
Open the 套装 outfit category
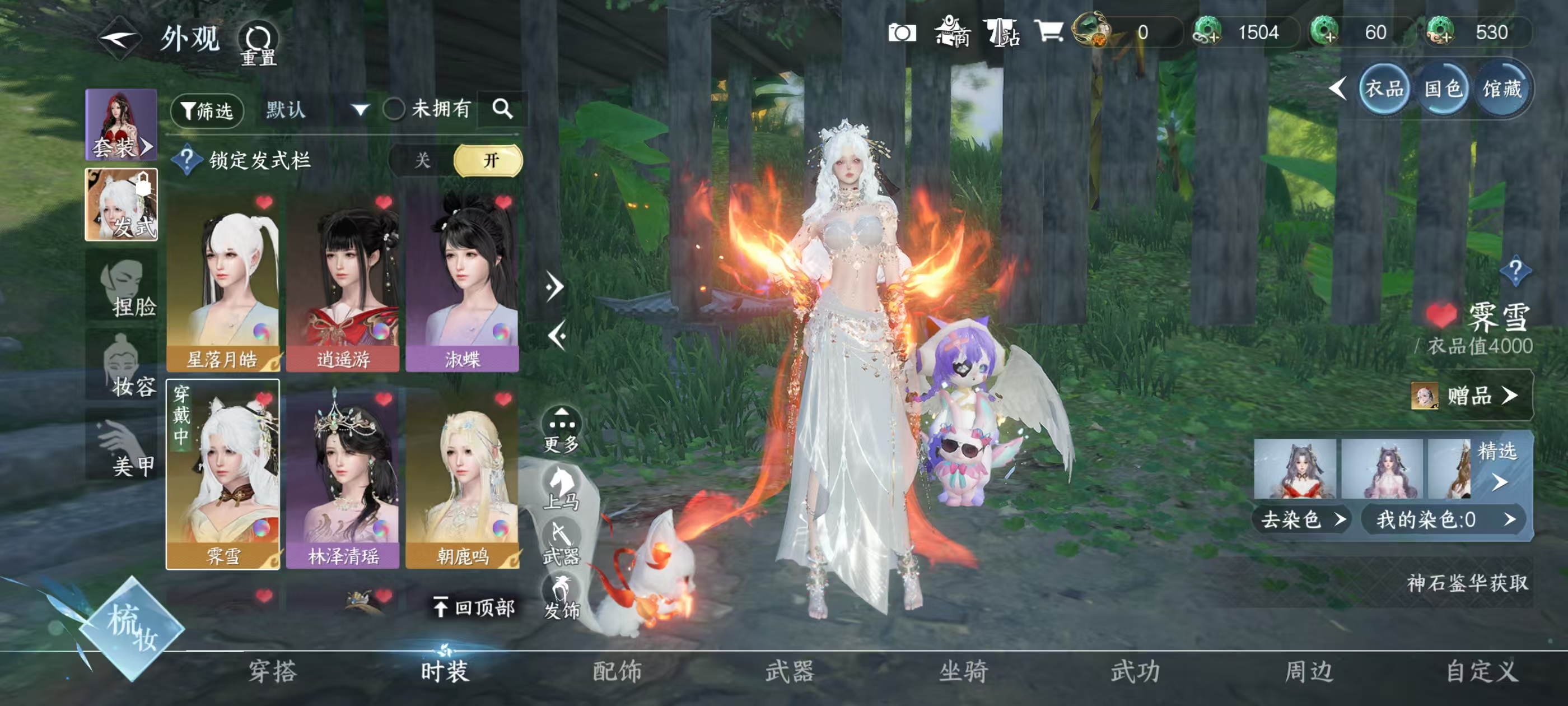[x=121, y=125]
